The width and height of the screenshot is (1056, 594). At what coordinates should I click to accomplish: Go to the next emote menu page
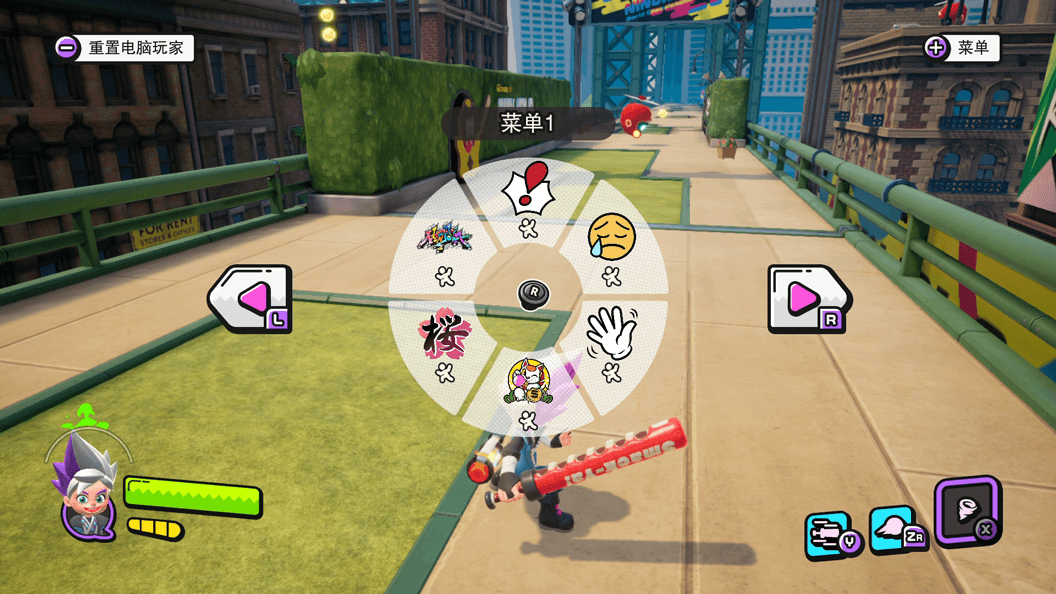(808, 298)
